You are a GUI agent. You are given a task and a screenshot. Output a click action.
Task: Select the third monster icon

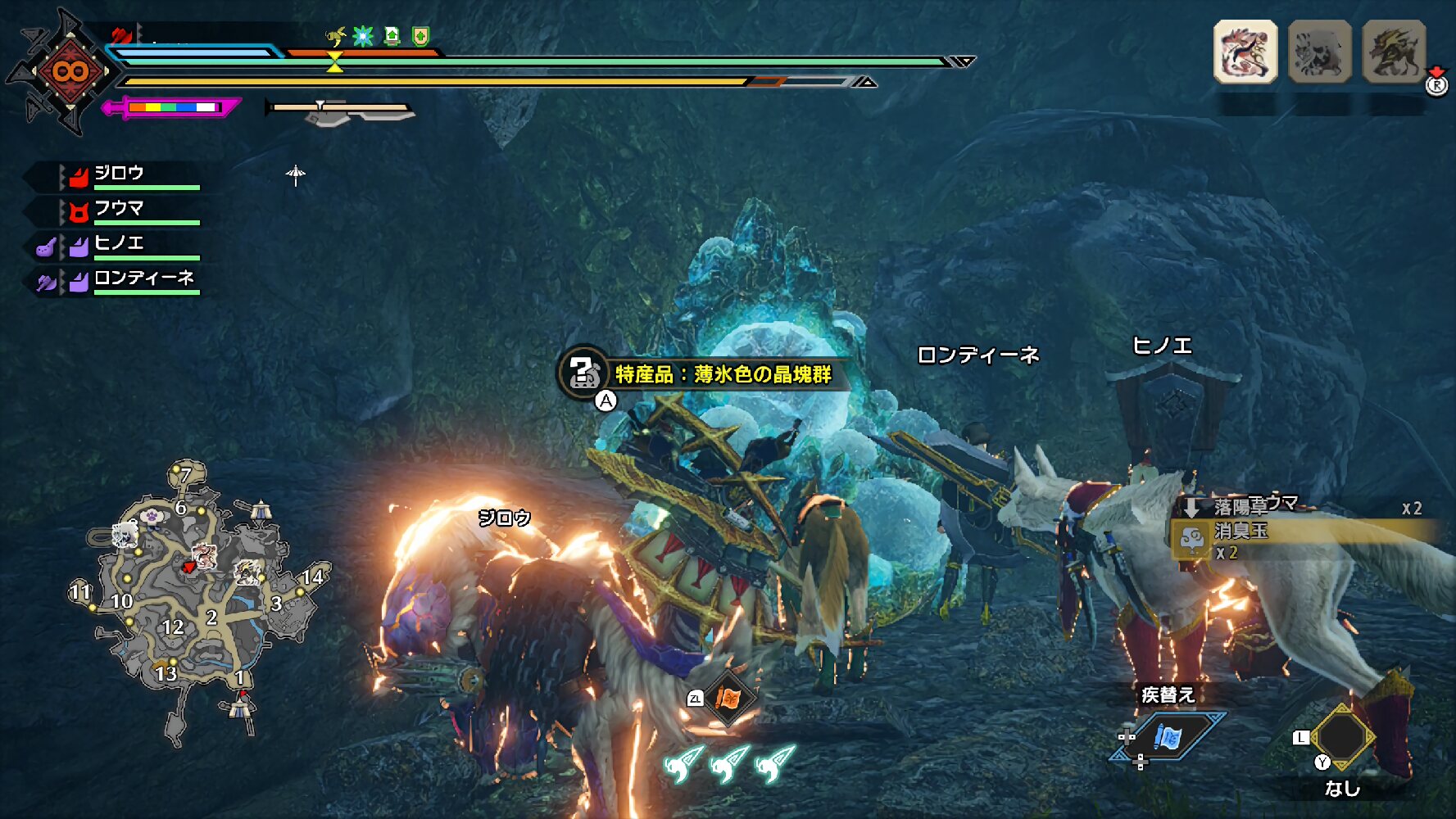[x=1394, y=52]
